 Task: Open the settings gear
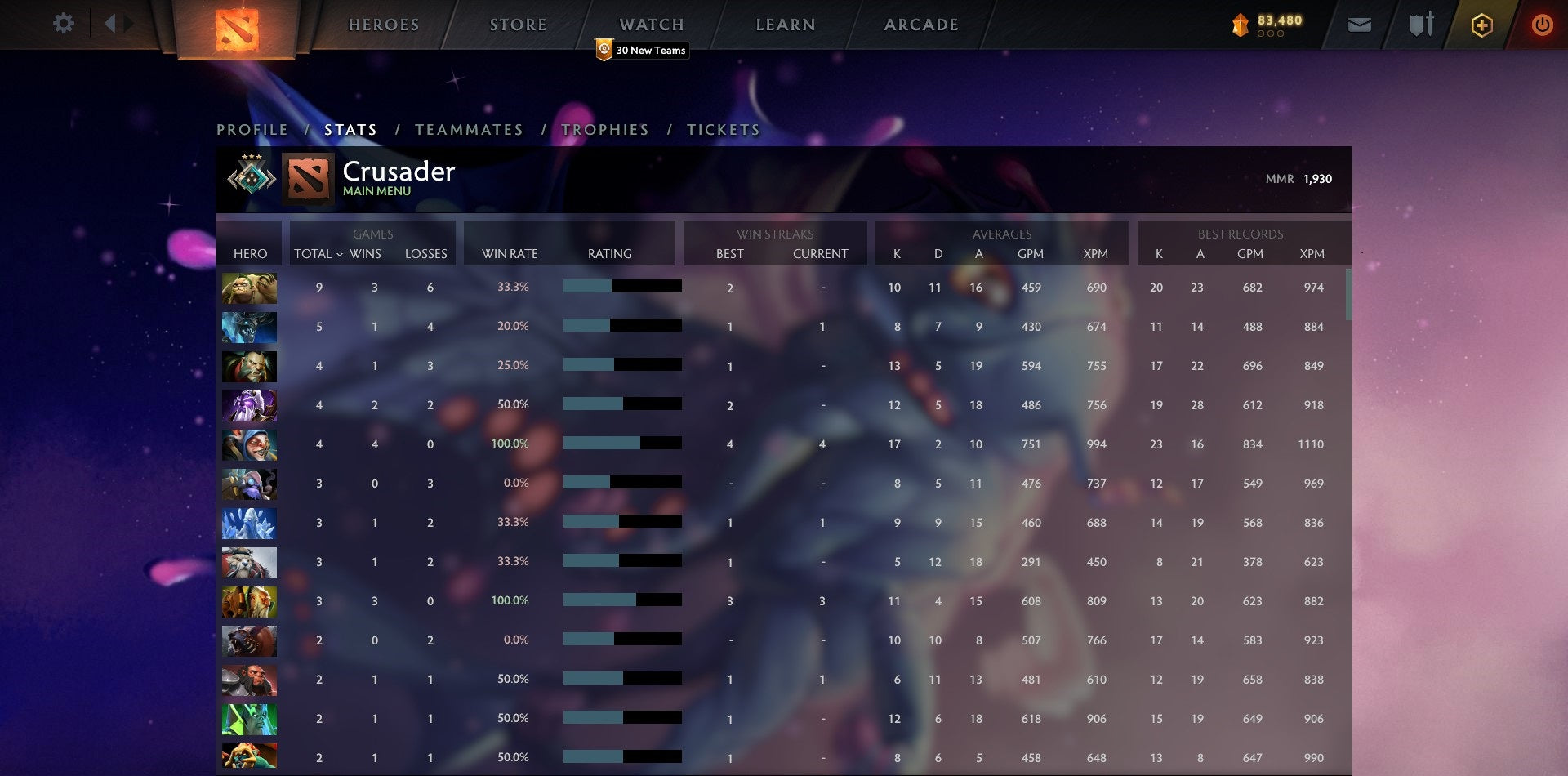click(x=64, y=24)
